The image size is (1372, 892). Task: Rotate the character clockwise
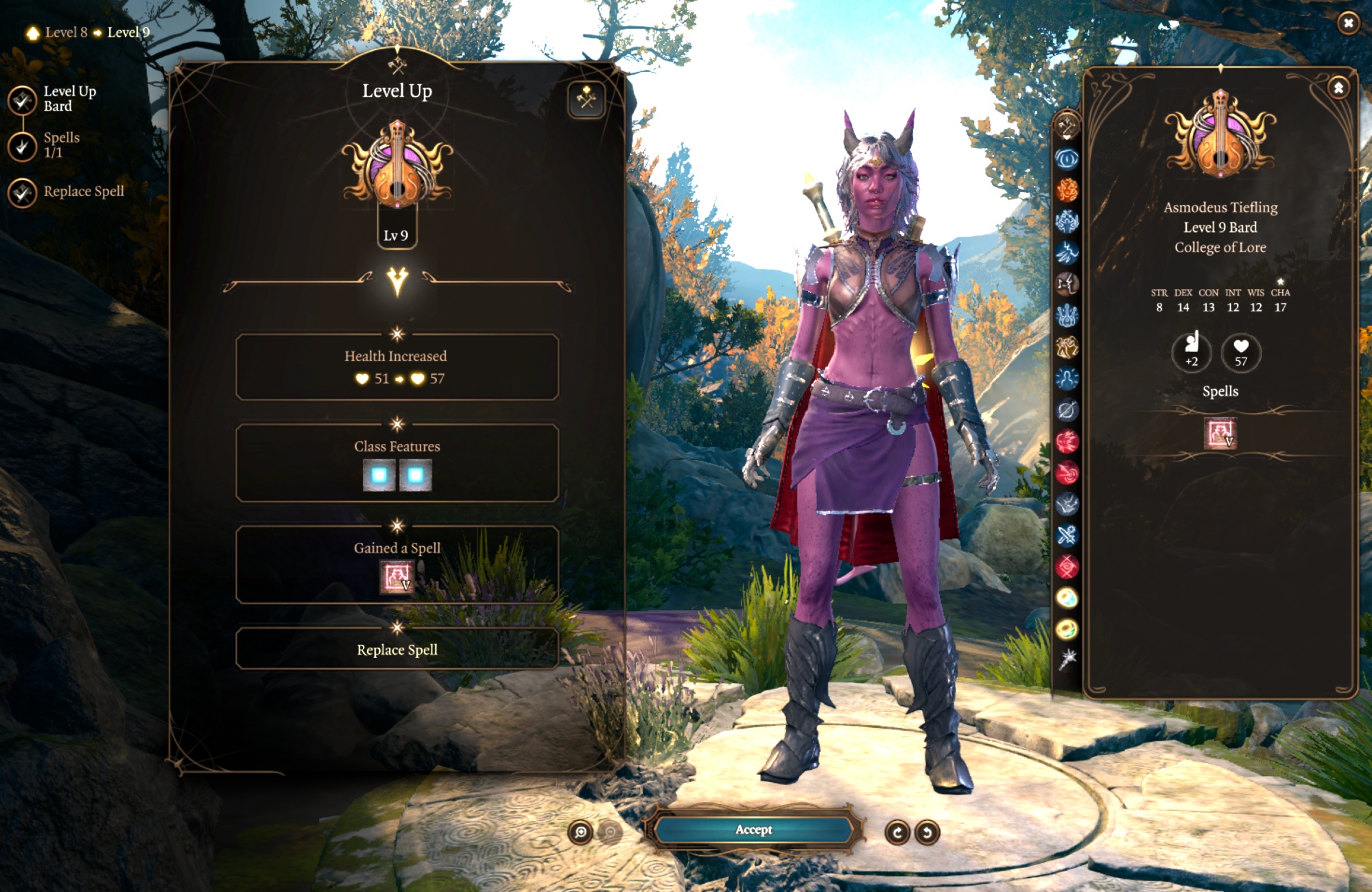tap(897, 832)
